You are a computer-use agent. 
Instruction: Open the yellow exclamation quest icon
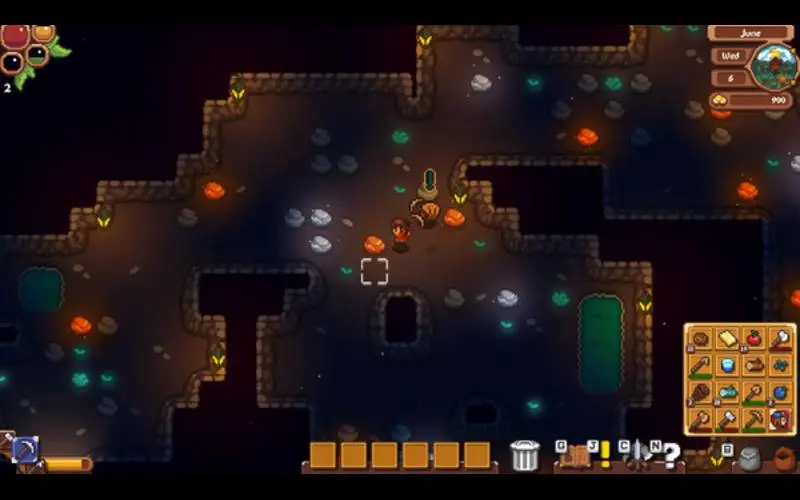click(605, 456)
